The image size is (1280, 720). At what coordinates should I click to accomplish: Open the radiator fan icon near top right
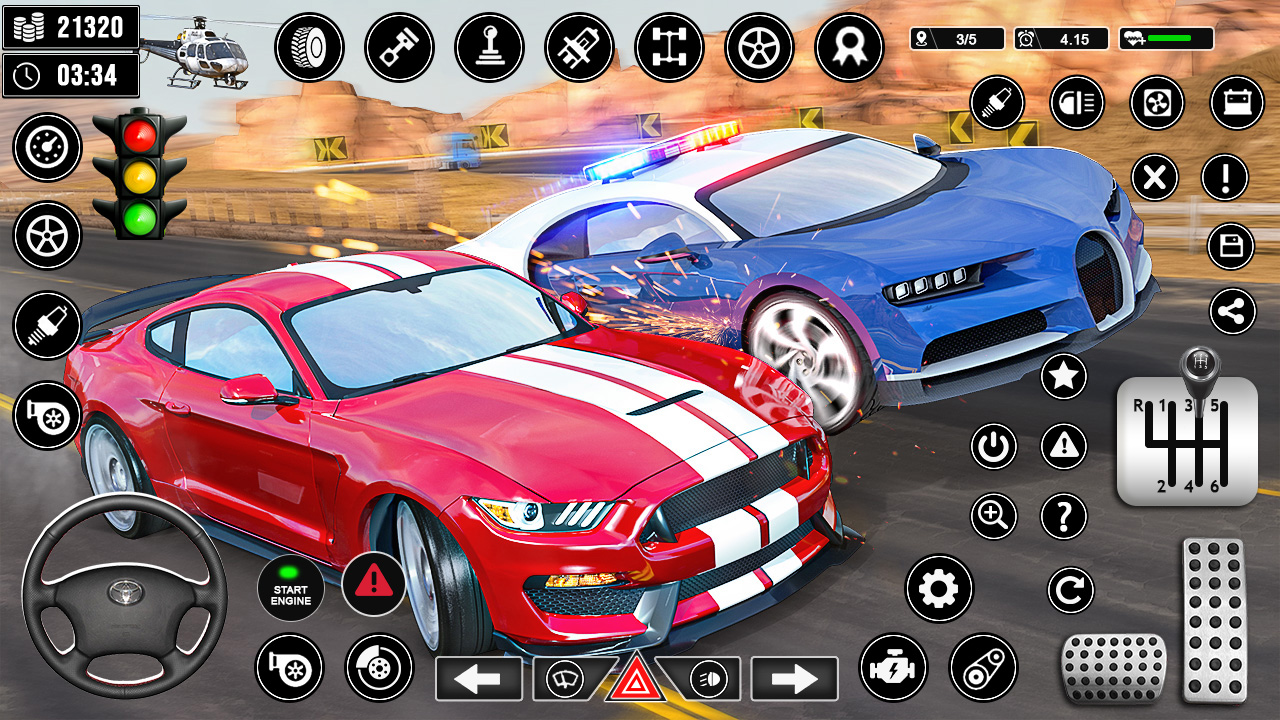click(1156, 102)
